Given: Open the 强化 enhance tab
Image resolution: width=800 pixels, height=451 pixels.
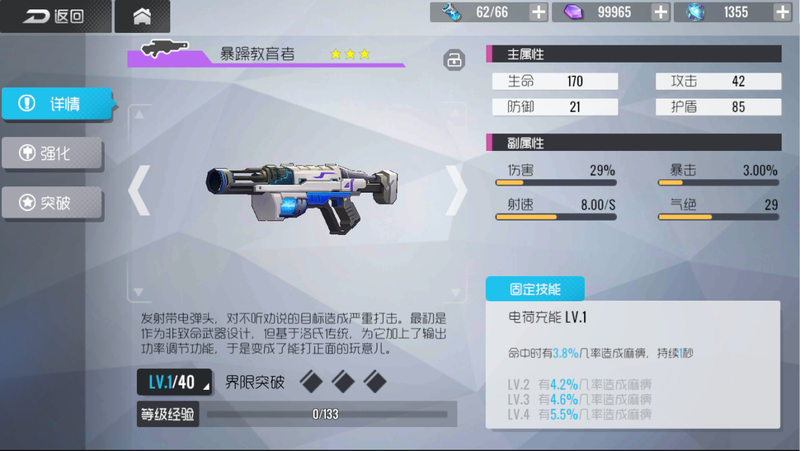Looking at the screenshot, I should click(52, 153).
